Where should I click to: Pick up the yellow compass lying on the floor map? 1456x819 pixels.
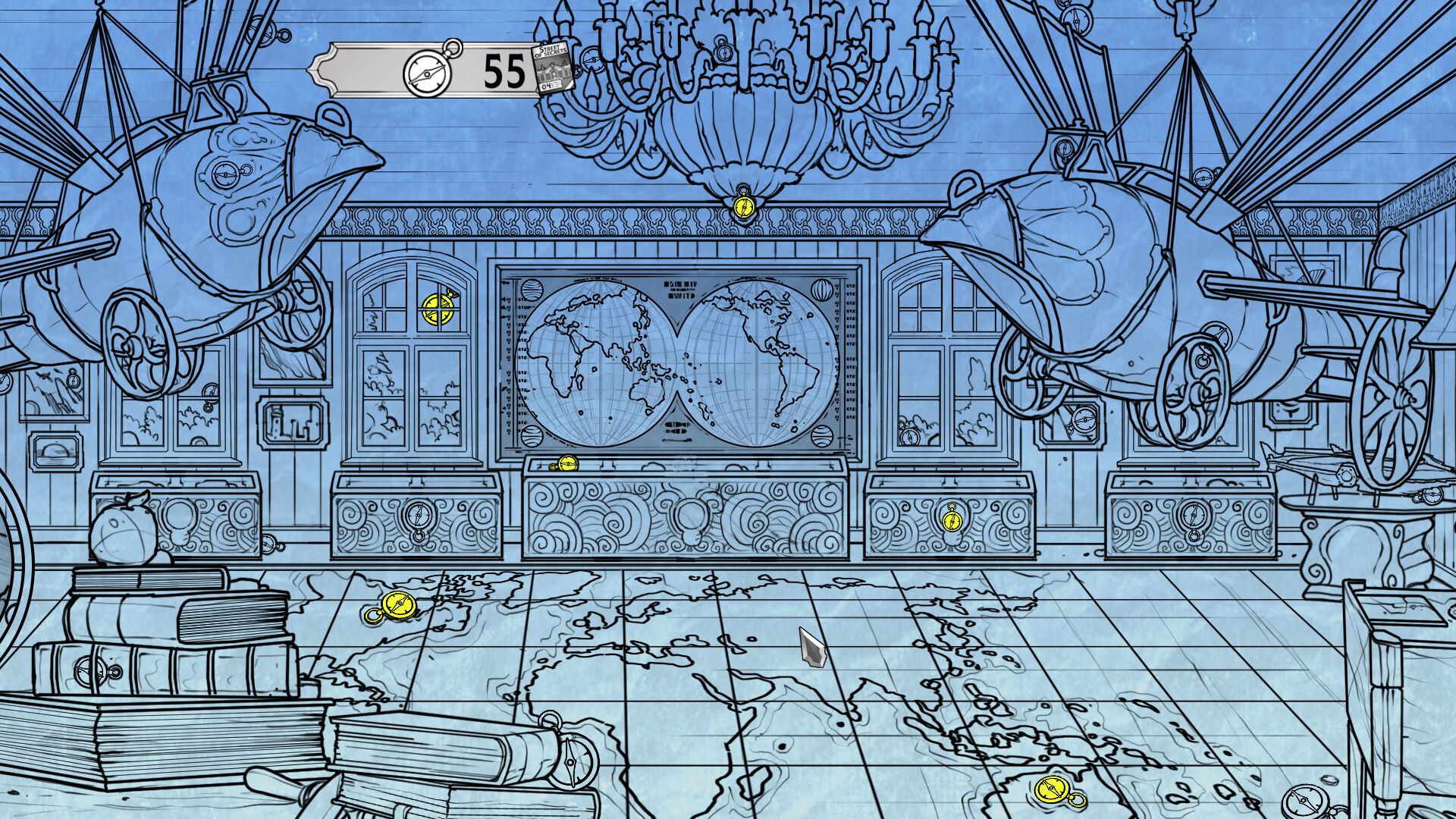397,604
